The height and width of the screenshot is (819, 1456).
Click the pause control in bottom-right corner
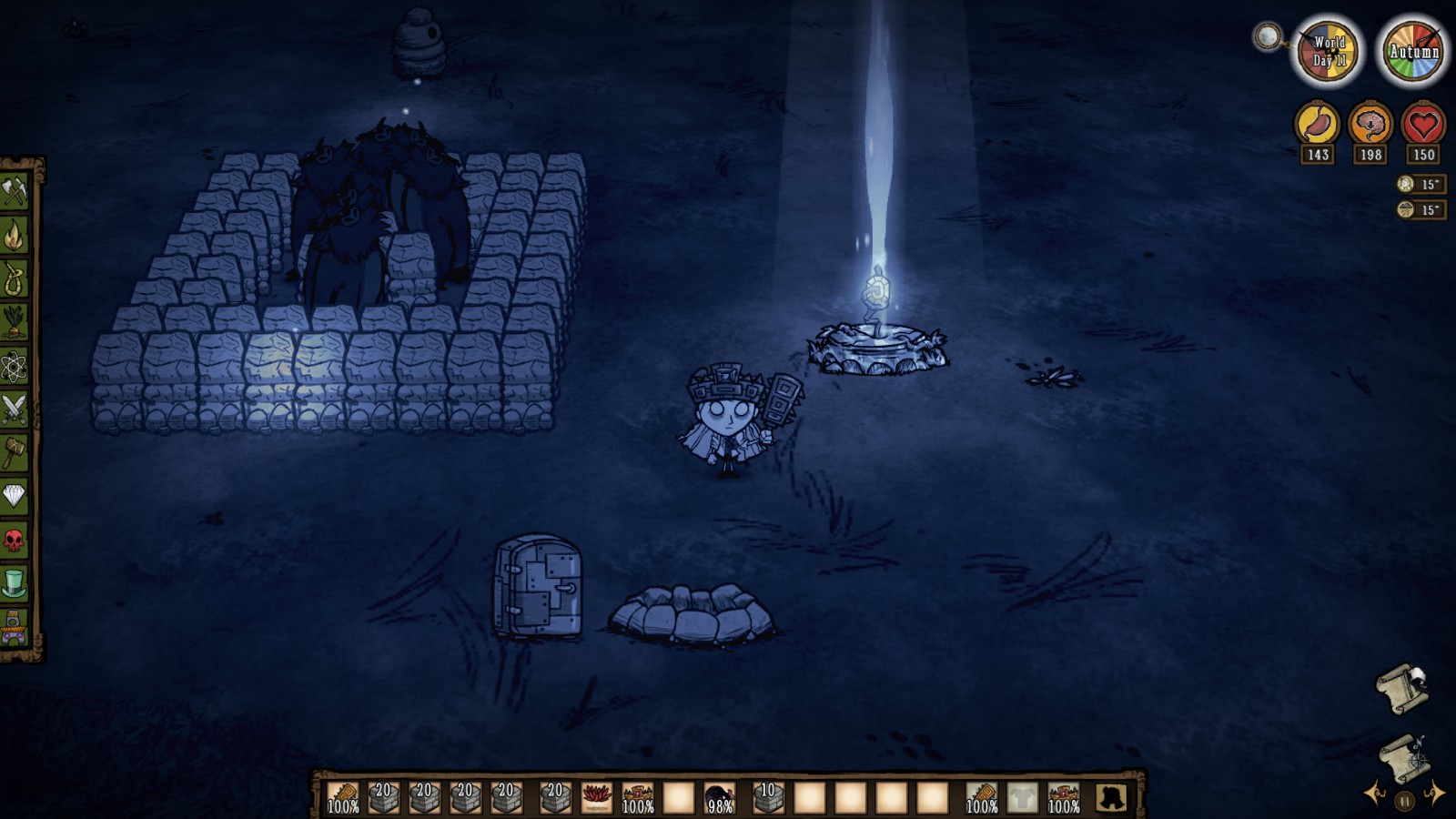pyautogui.click(x=1404, y=801)
